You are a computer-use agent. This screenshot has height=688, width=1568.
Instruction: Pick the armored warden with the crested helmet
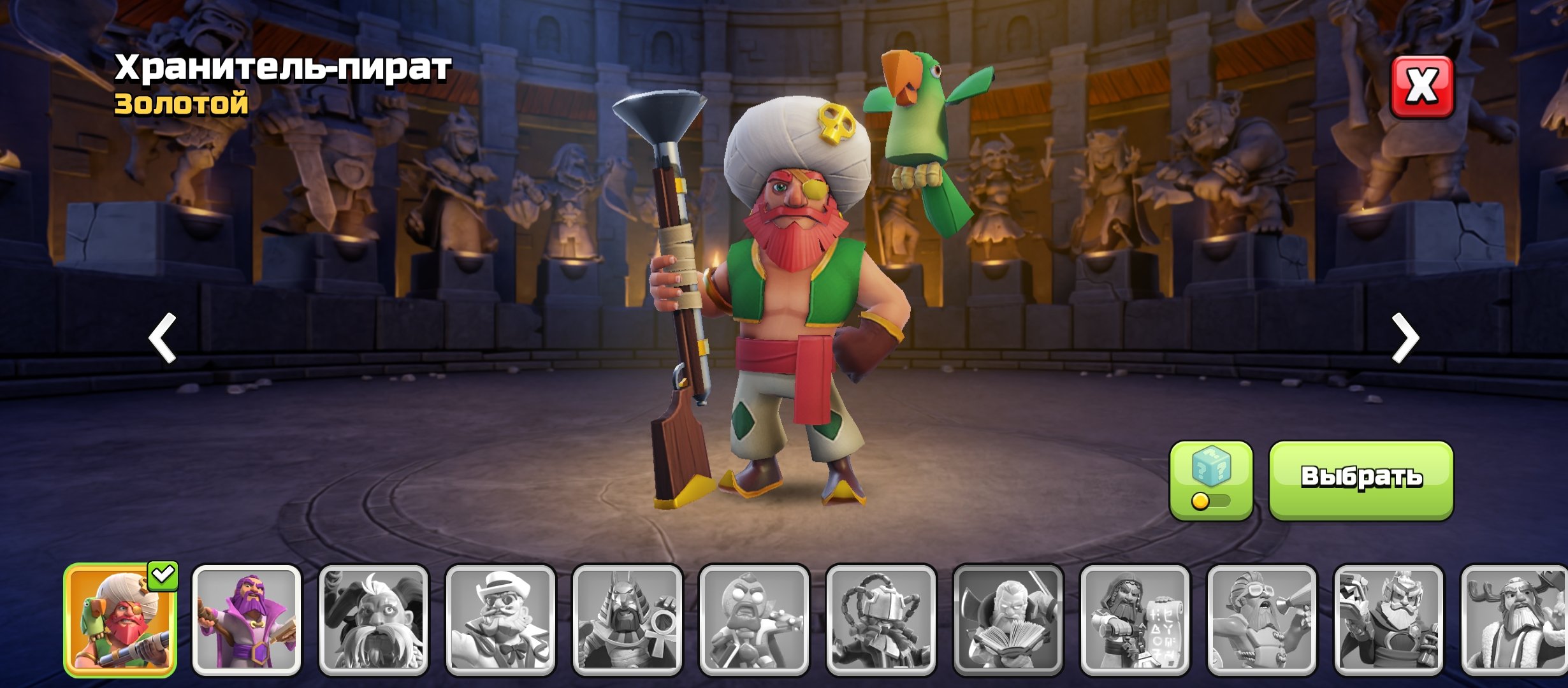click(x=1388, y=620)
